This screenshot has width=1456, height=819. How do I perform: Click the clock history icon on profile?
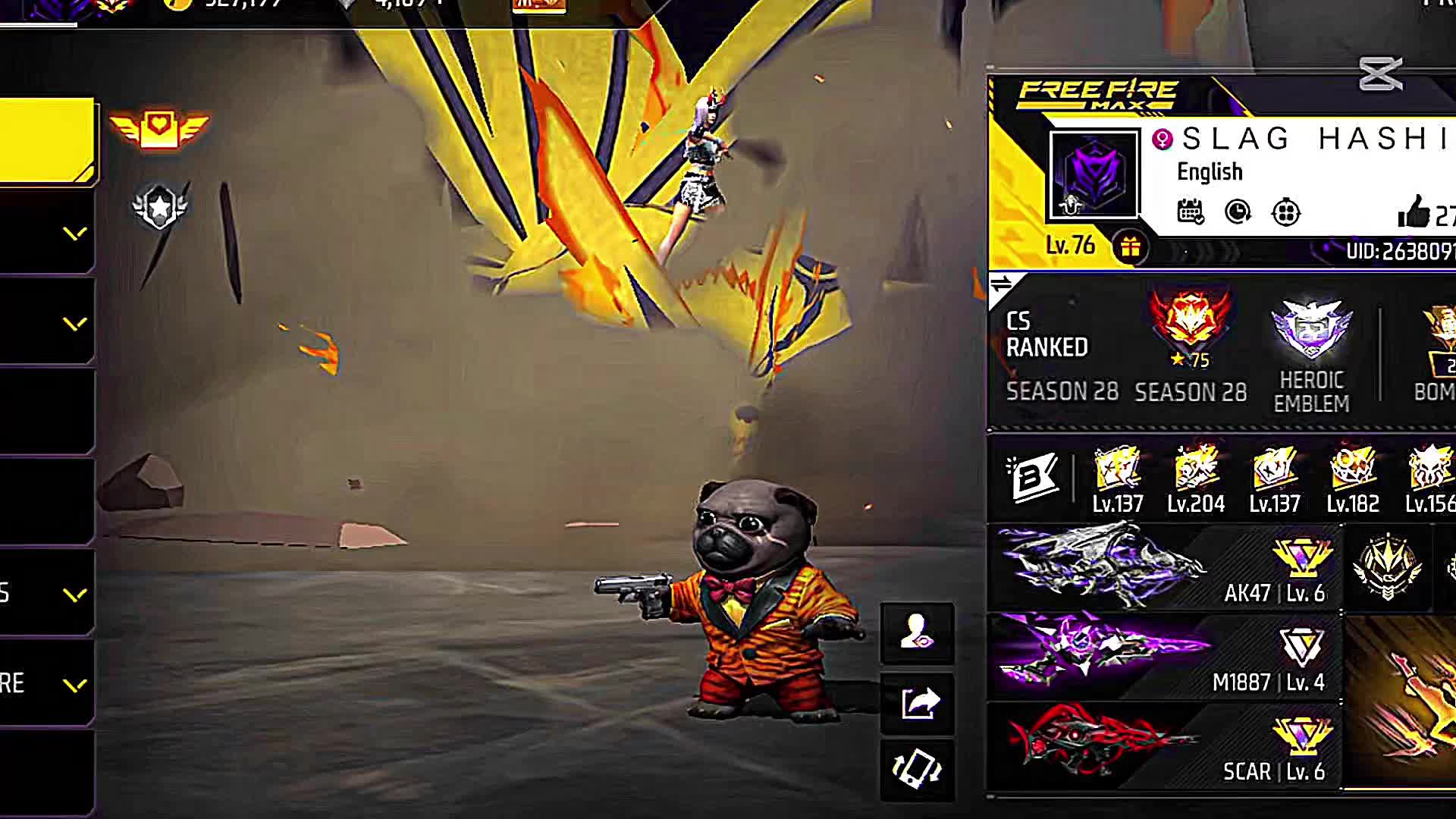click(1238, 212)
